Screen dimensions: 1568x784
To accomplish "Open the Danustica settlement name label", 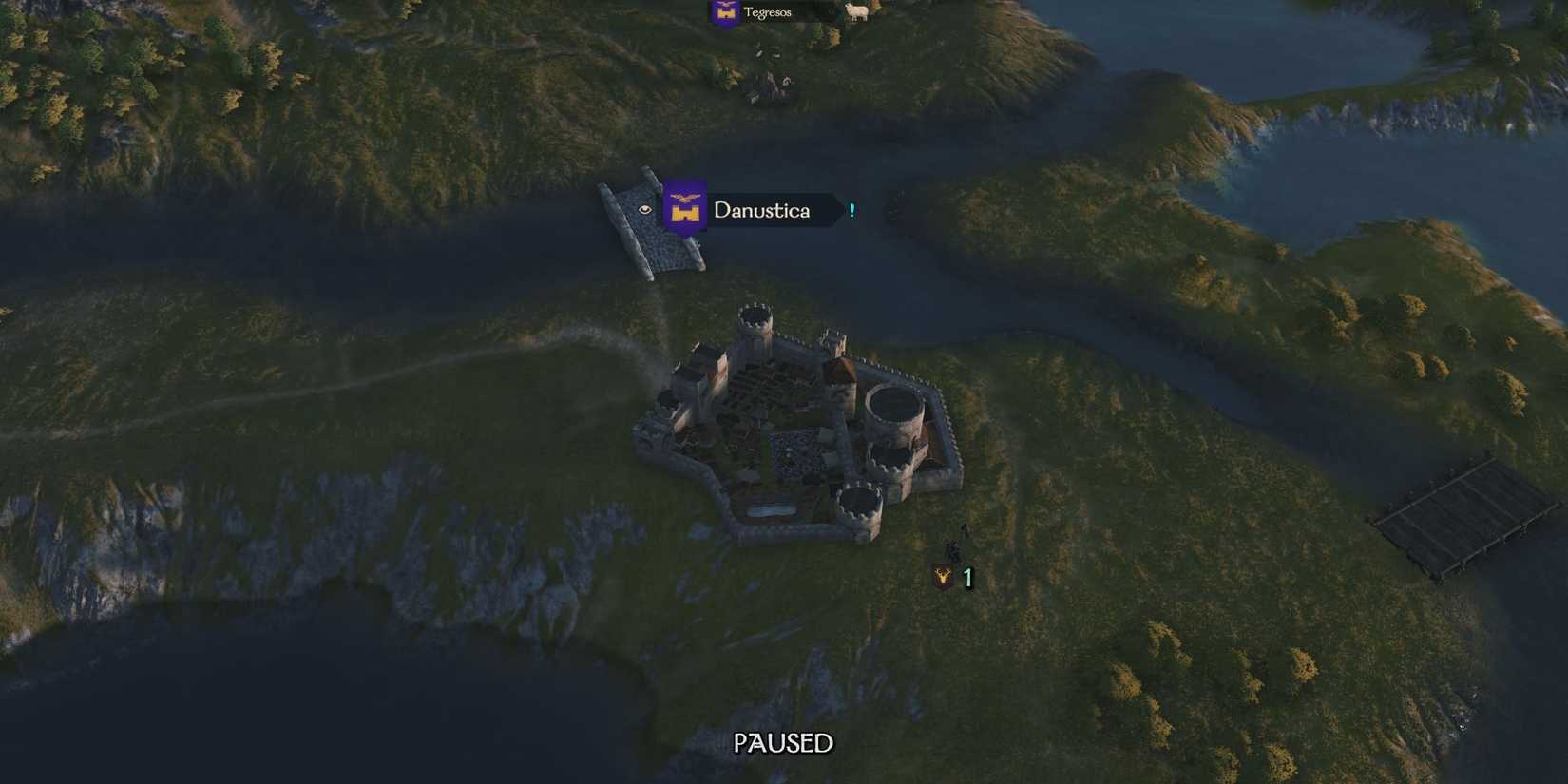I will click(760, 211).
